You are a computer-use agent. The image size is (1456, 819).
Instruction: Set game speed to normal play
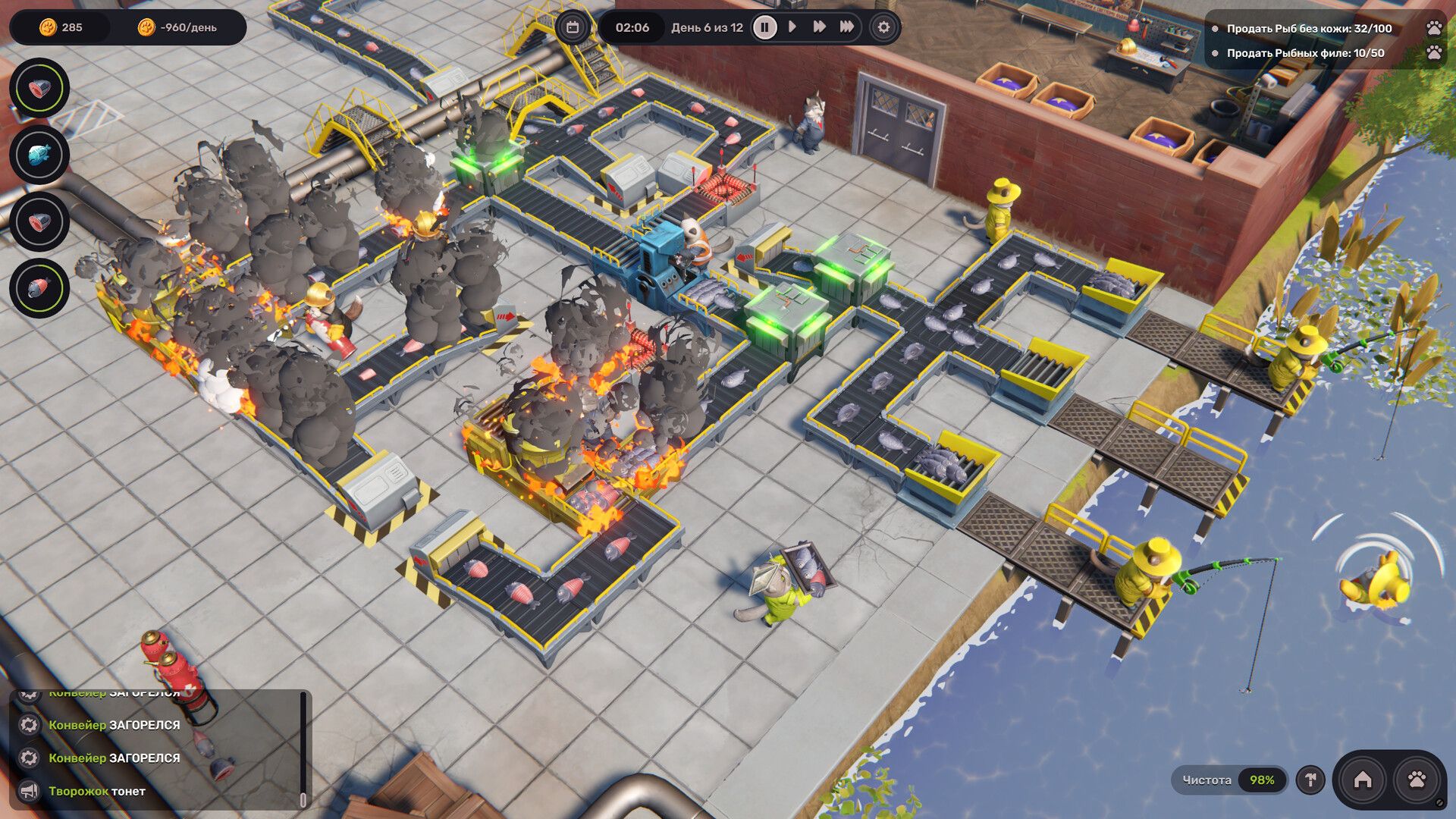(792, 27)
